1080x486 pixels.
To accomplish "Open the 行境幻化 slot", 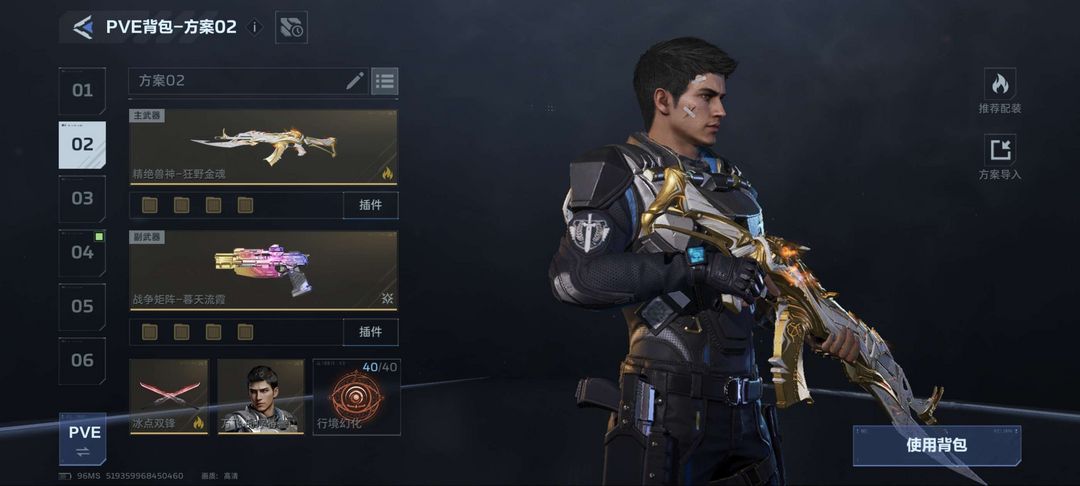I will (x=357, y=397).
